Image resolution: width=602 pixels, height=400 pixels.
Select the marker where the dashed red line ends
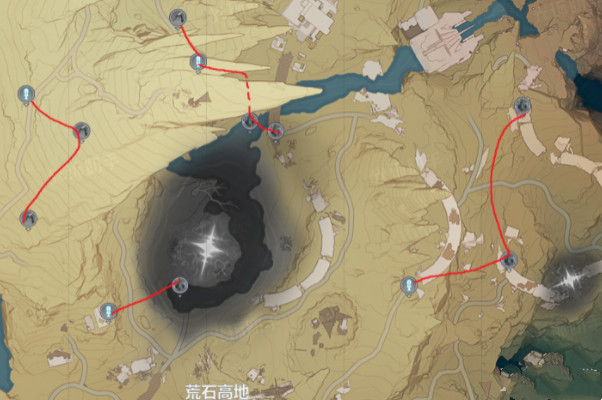250,122
